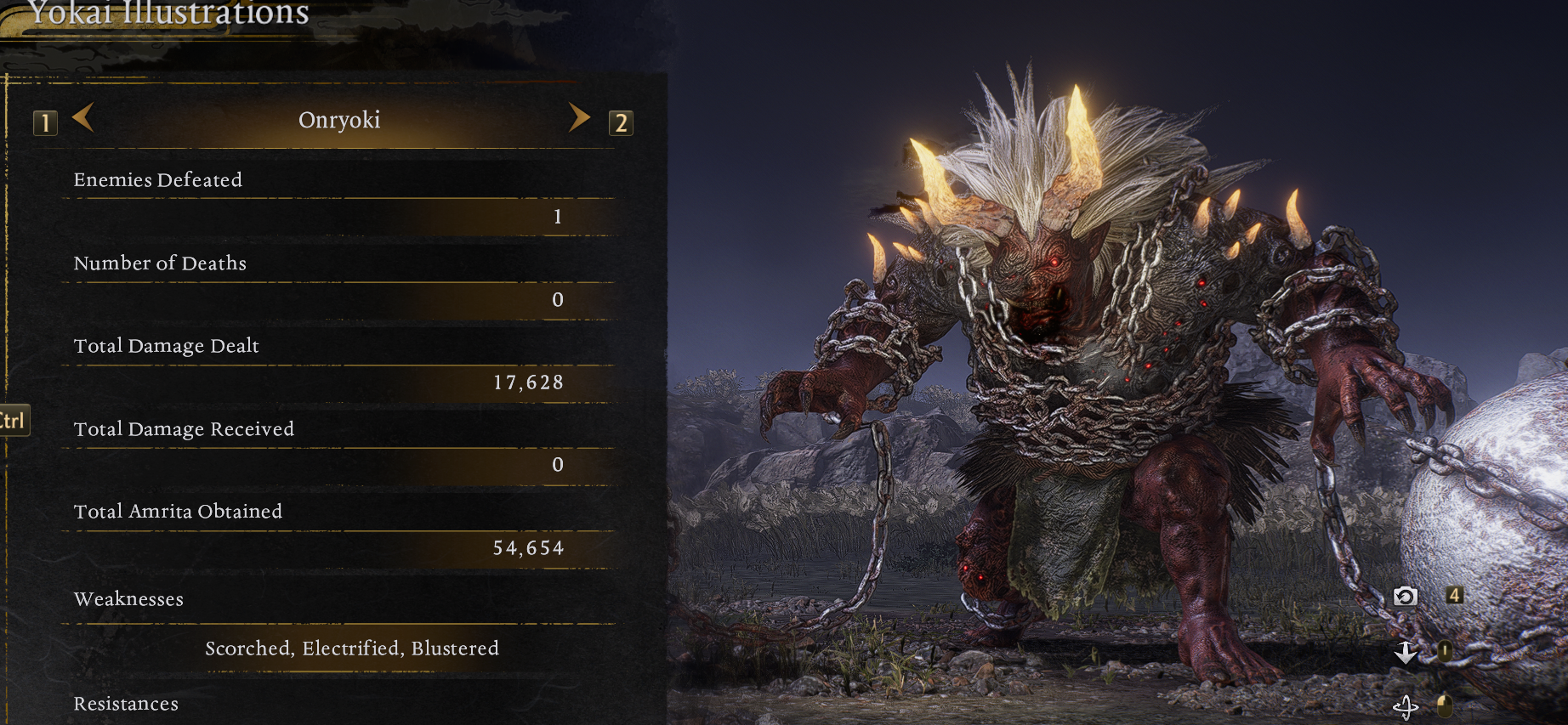
Task: Reset the model view with the camera icon
Action: point(1405,596)
